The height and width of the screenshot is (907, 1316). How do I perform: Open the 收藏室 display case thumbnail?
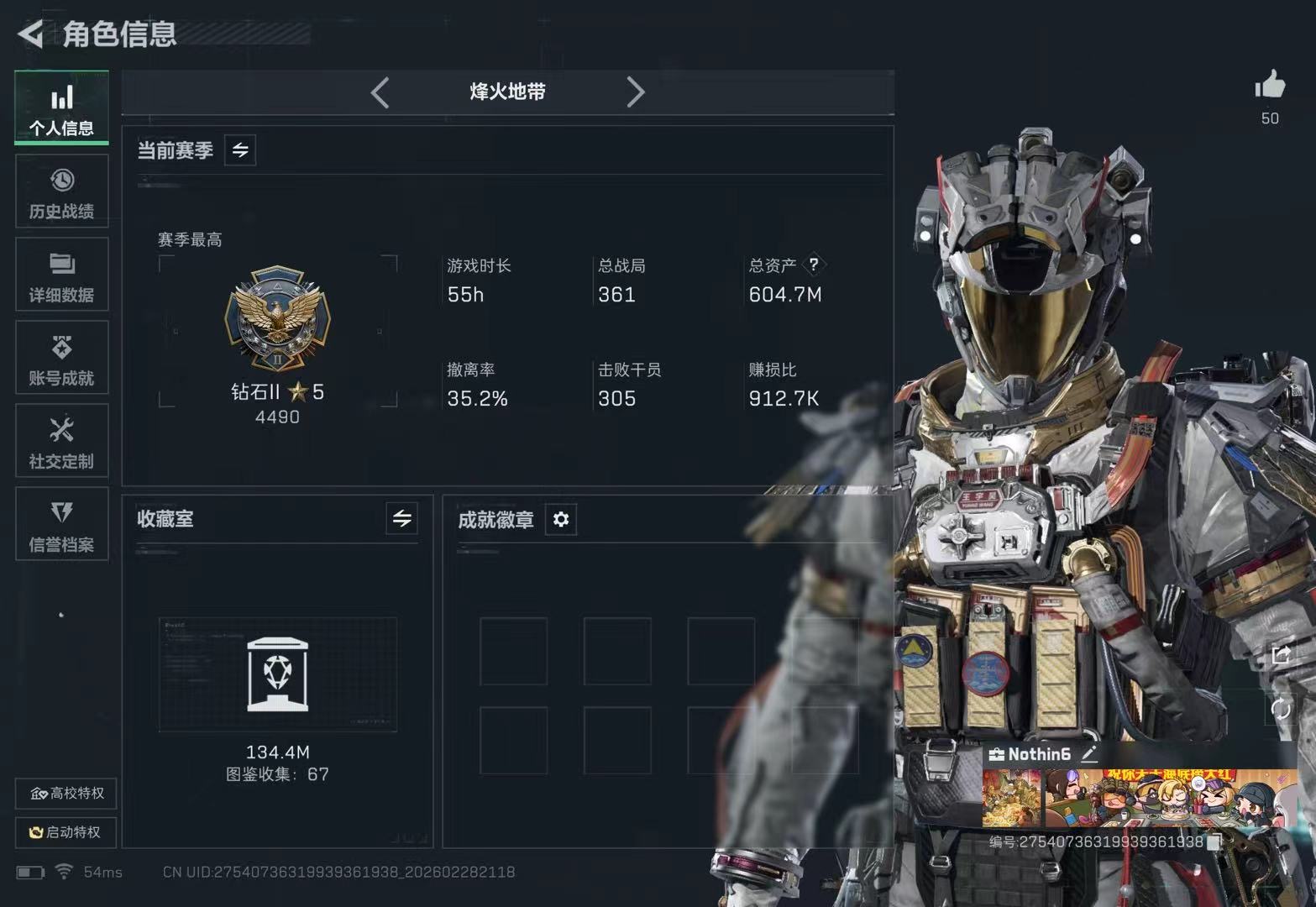click(277, 674)
